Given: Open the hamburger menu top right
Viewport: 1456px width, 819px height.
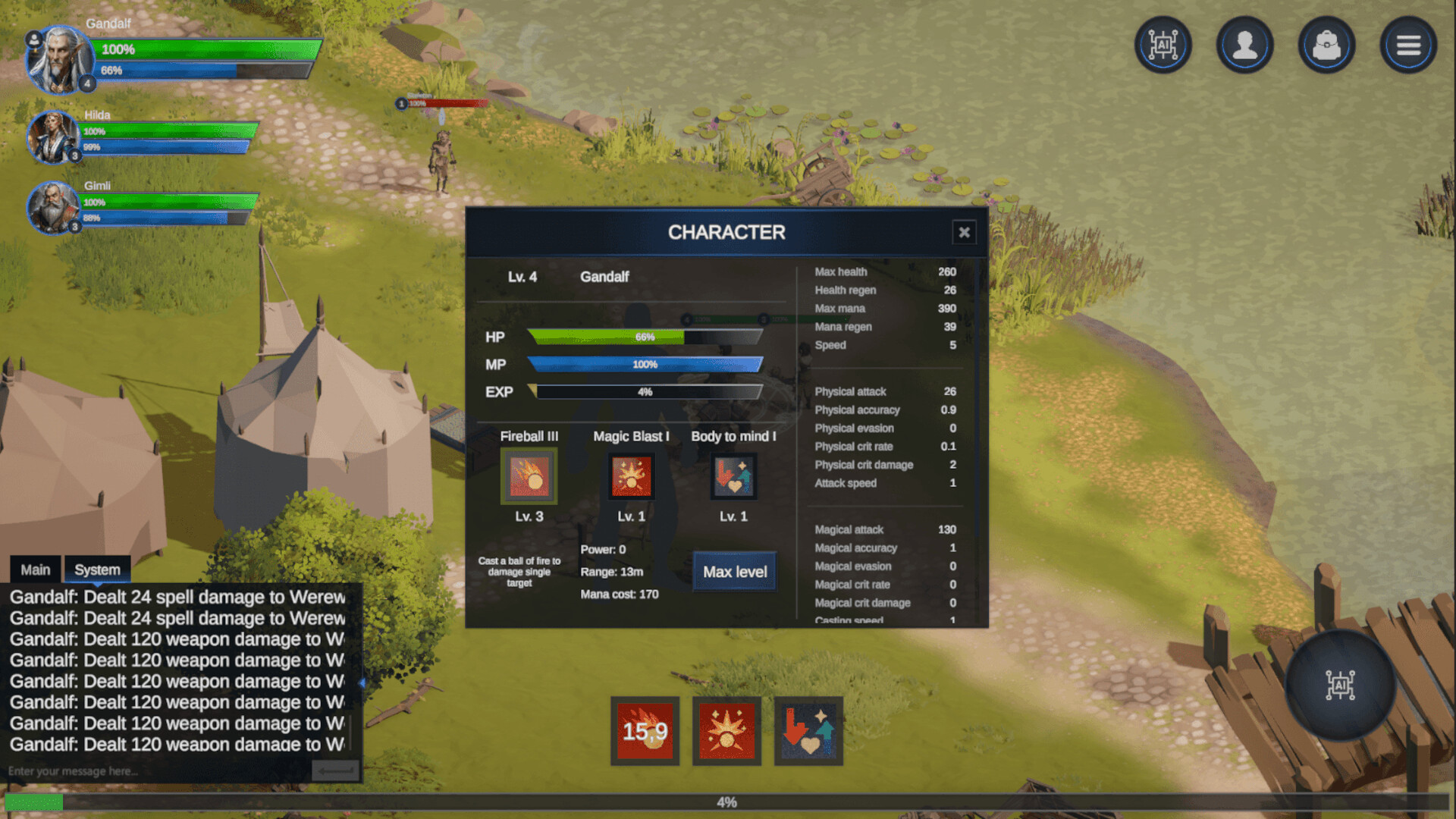Looking at the screenshot, I should click(1408, 44).
